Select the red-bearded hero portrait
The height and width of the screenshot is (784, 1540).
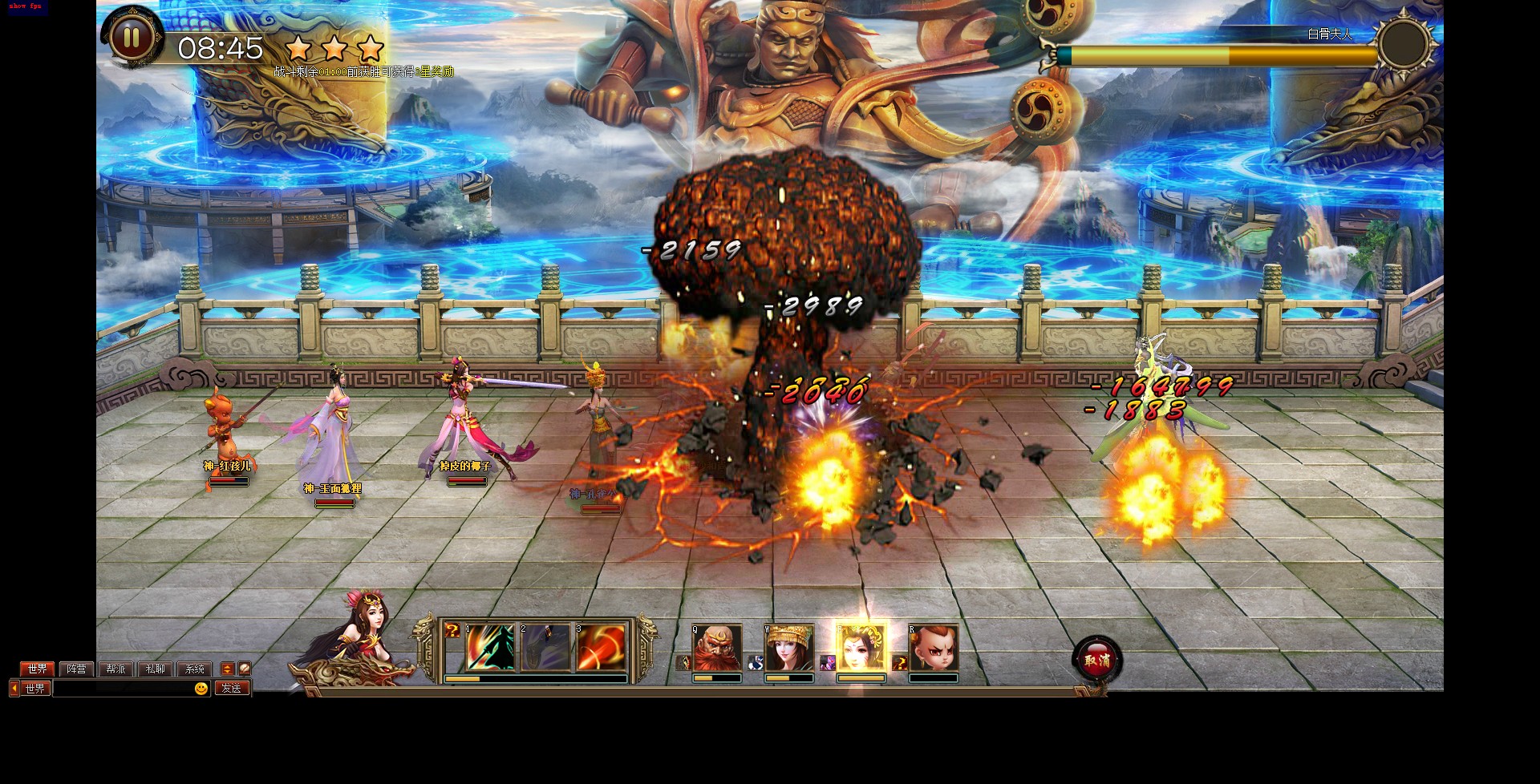(716, 648)
